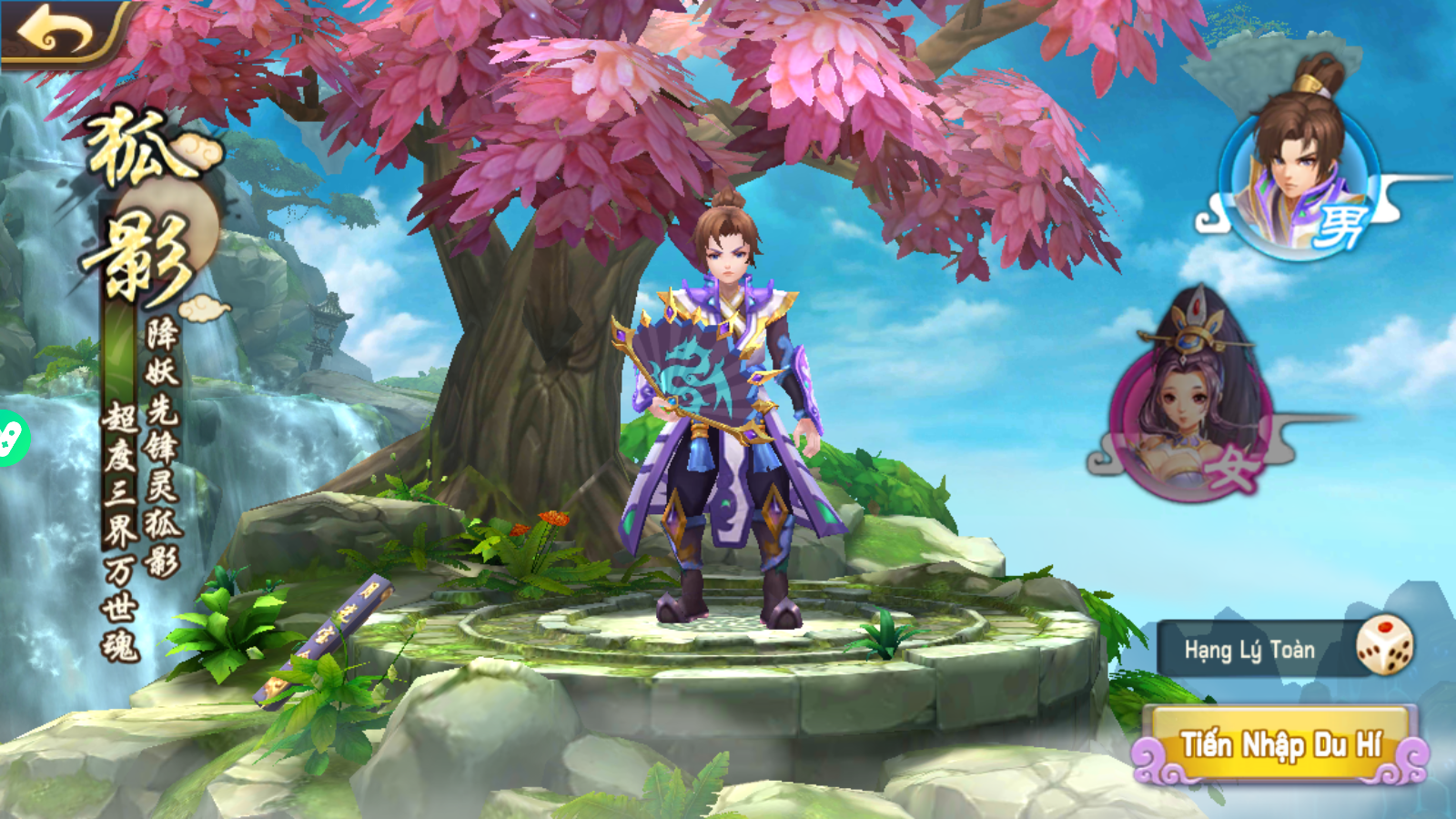
Task: Select the male character portrait
Action: point(1296,177)
